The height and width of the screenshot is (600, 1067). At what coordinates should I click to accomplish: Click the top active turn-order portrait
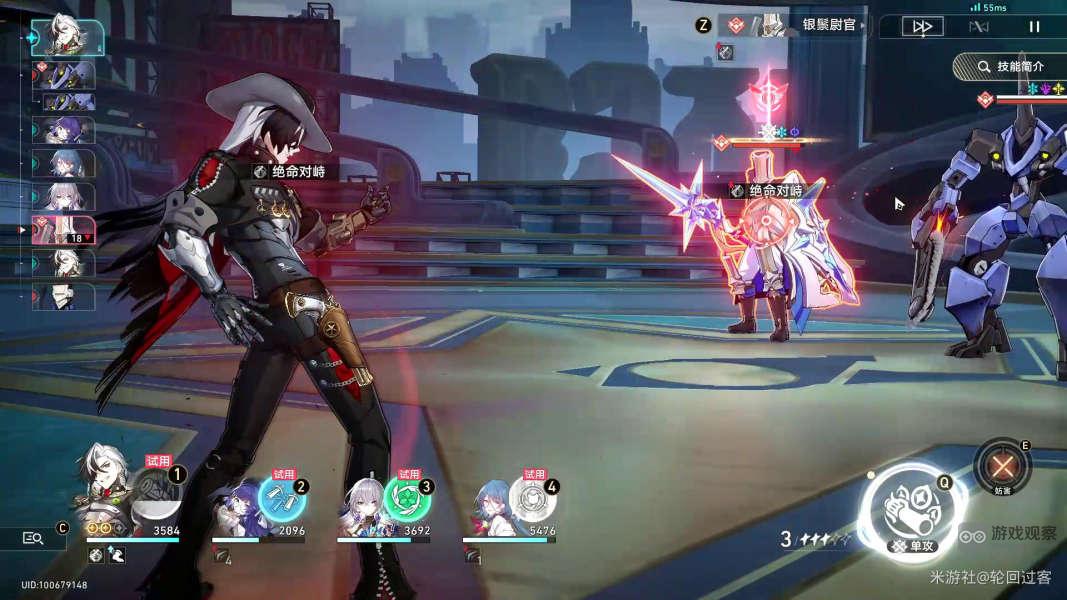click(66, 38)
